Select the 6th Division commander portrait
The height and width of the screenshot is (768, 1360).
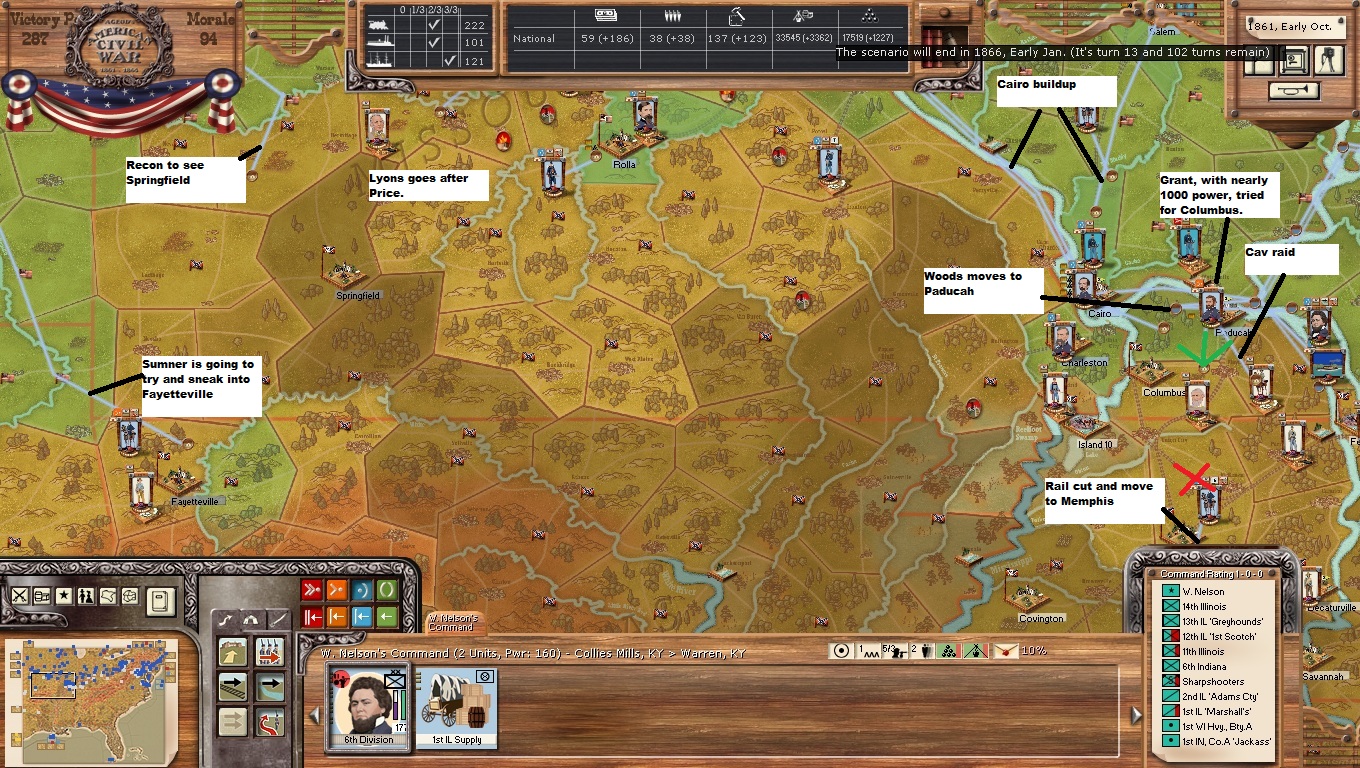(363, 705)
